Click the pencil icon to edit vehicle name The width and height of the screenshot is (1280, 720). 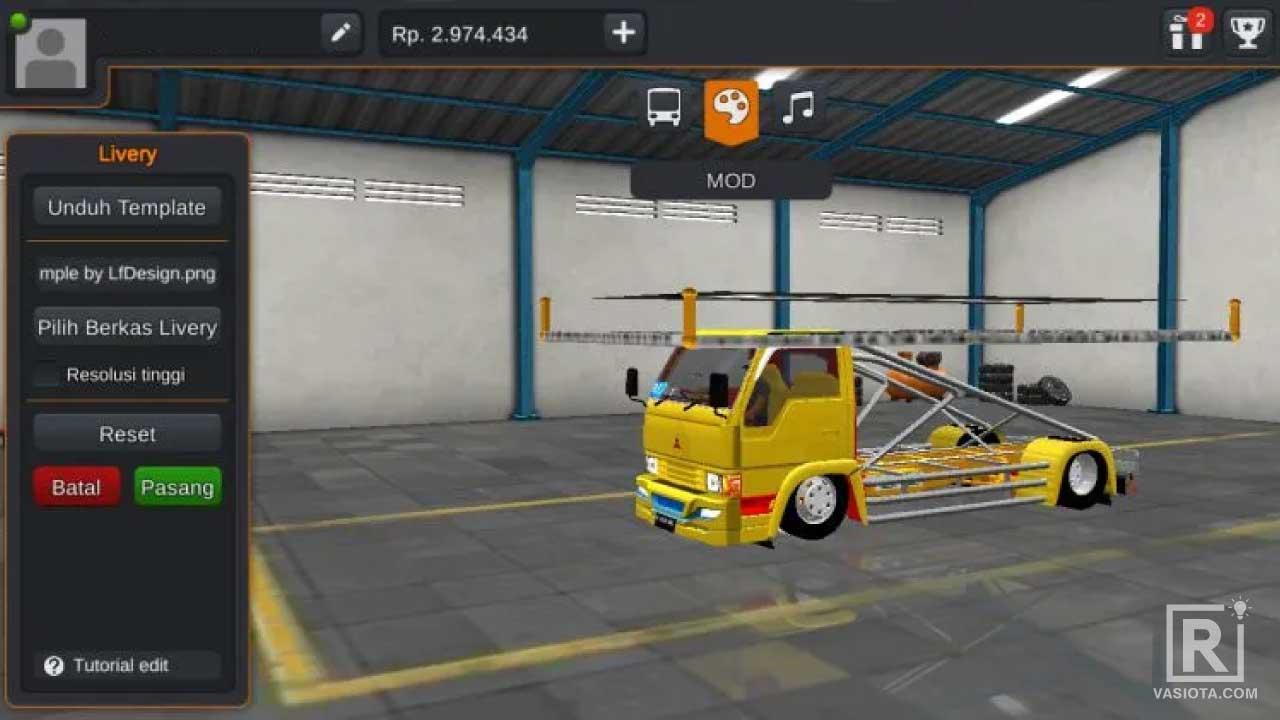click(x=340, y=32)
